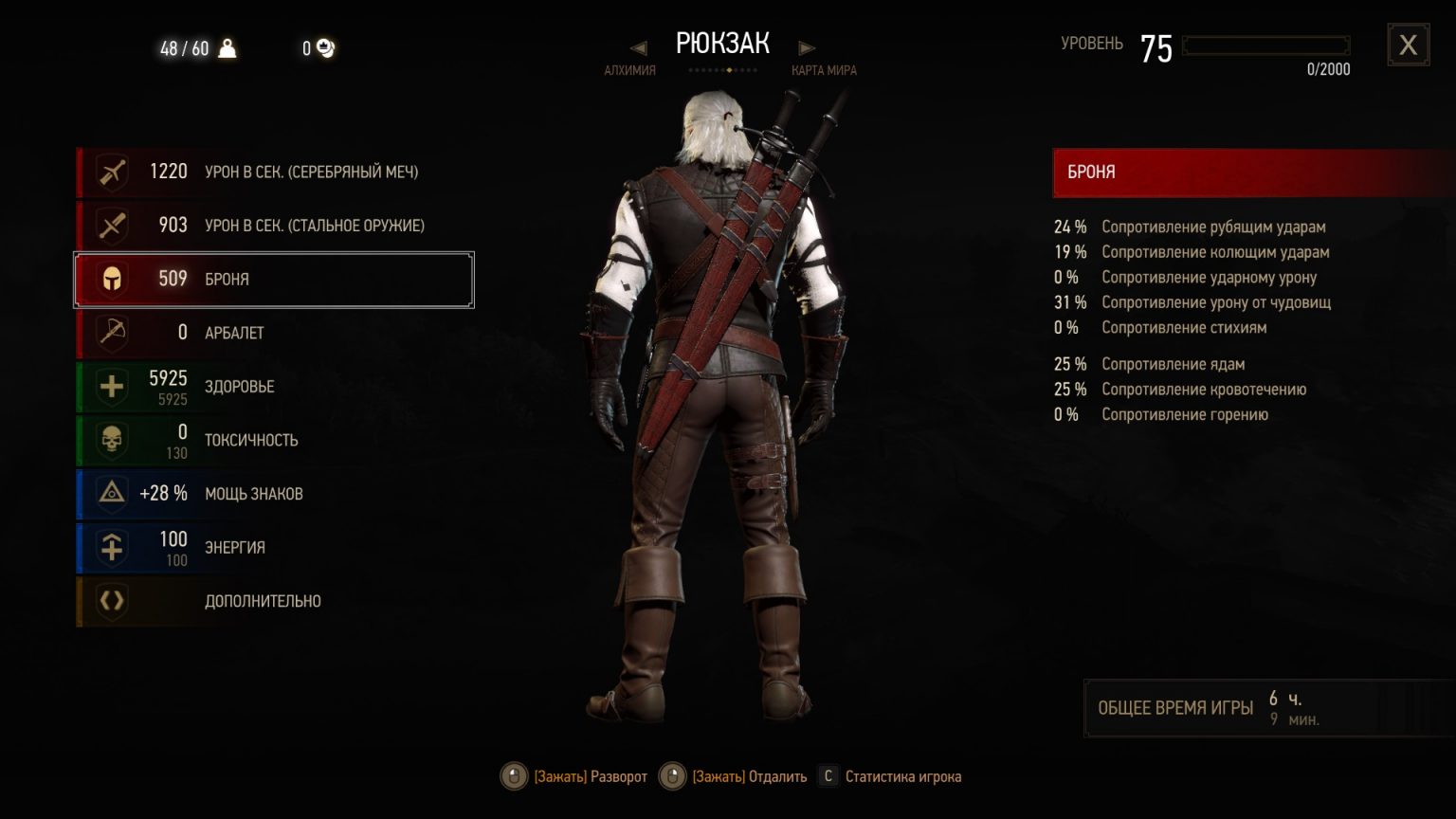Select the Арбалет crossbow stat row
The image size is (1456, 819).
[x=275, y=333]
